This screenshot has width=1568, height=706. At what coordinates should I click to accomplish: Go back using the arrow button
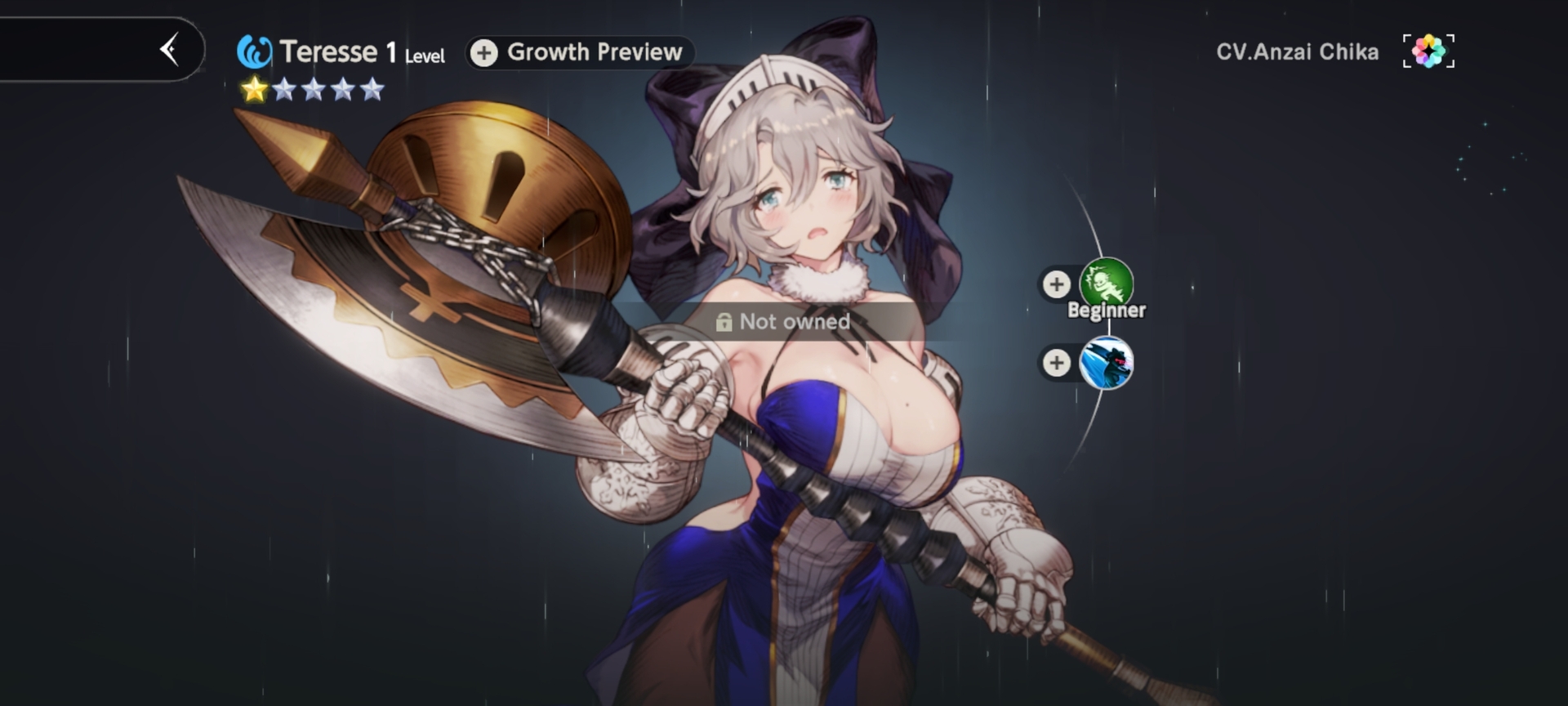click(x=170, y=50)
